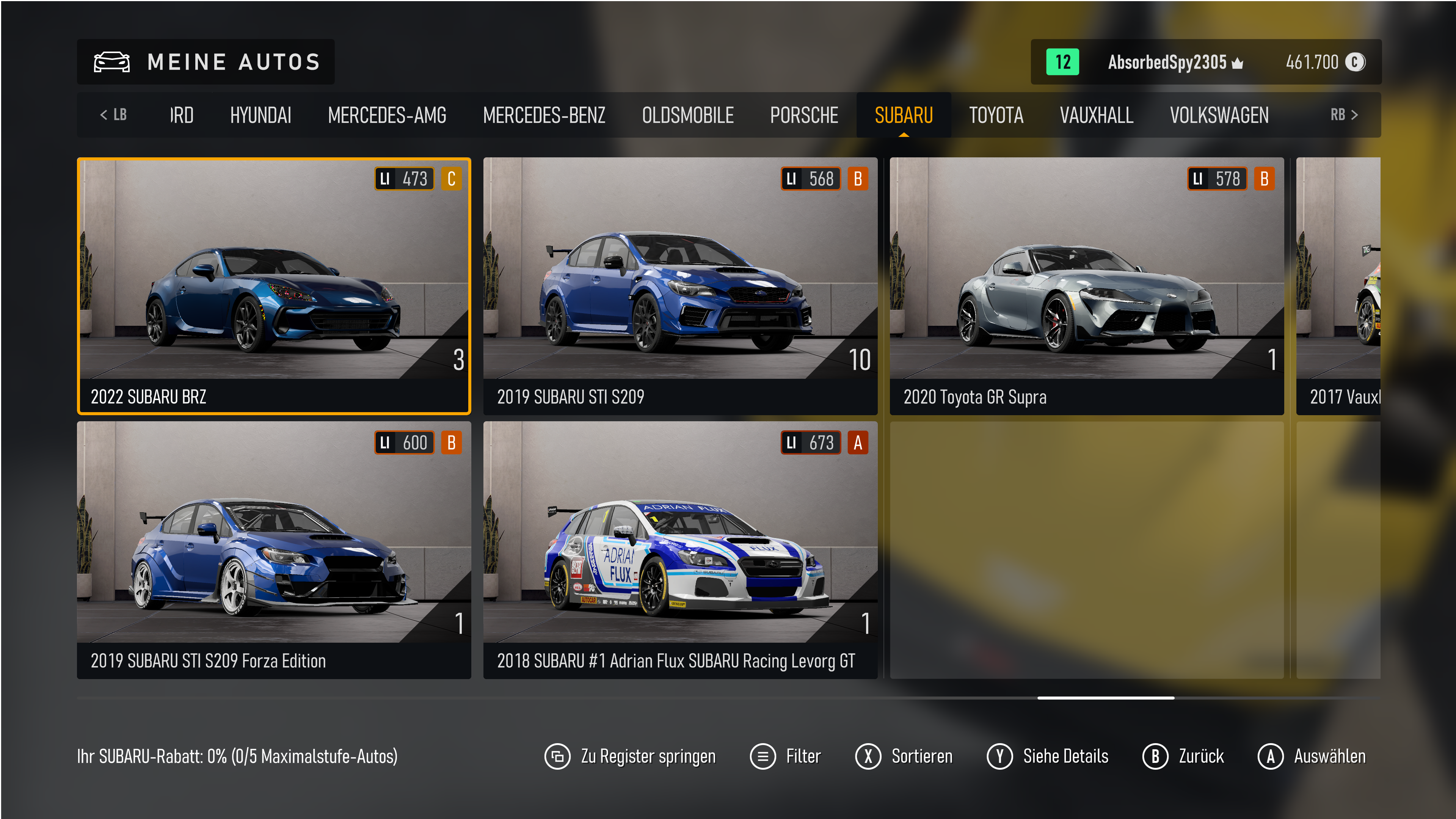Click Zu Register springen
This screenshot has width=1456, height=819.
[x=630, y=756]
